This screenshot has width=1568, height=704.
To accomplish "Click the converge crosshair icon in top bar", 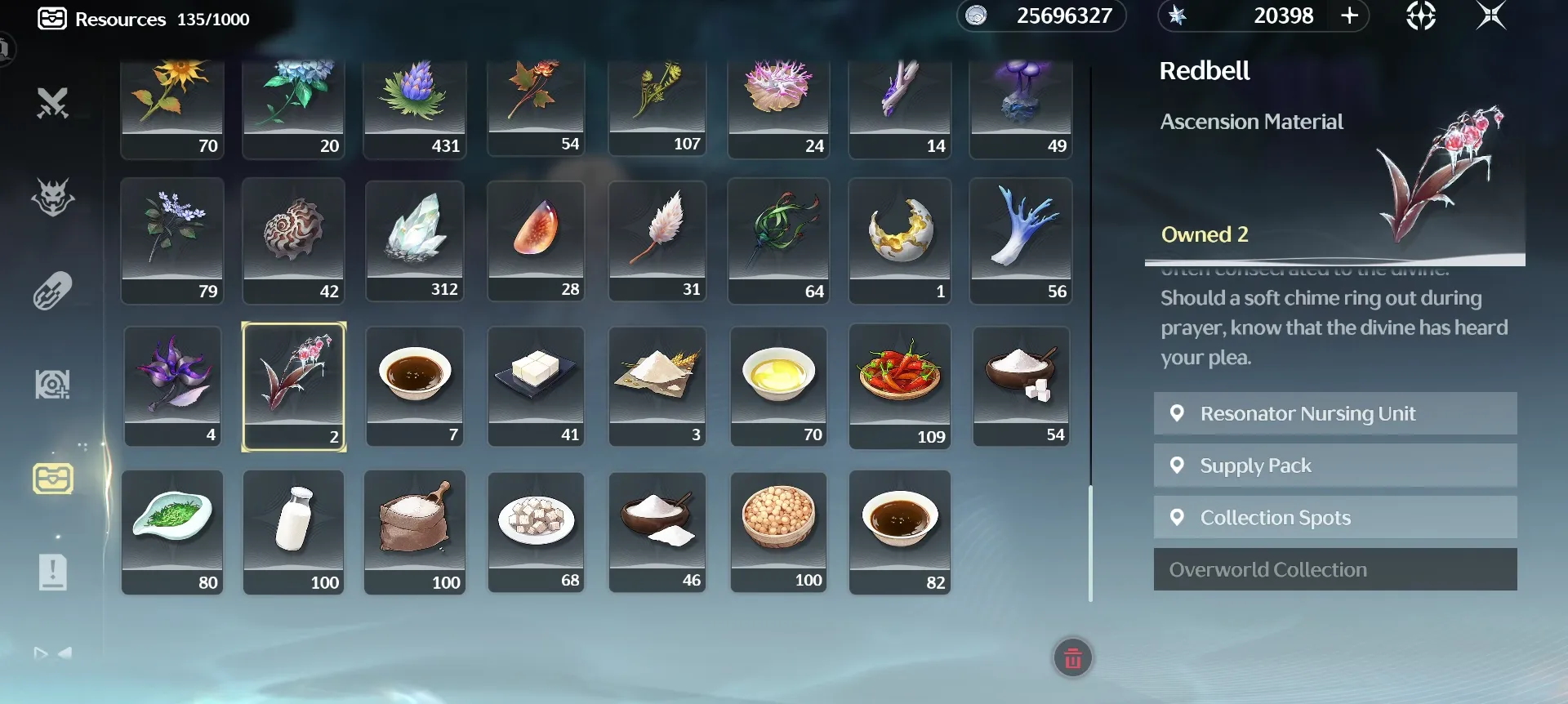I will click(x=1421, y=16).
